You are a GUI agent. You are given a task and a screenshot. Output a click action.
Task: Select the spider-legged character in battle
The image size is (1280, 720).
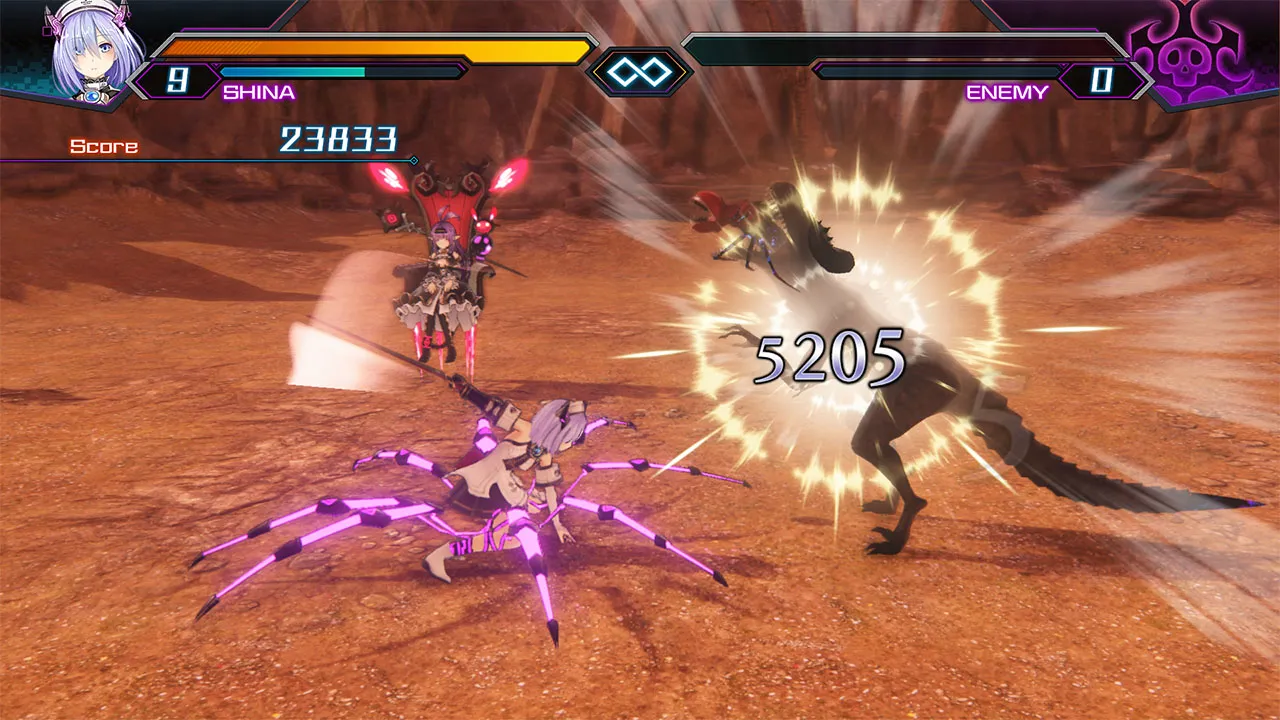click(x=530, y=470)
